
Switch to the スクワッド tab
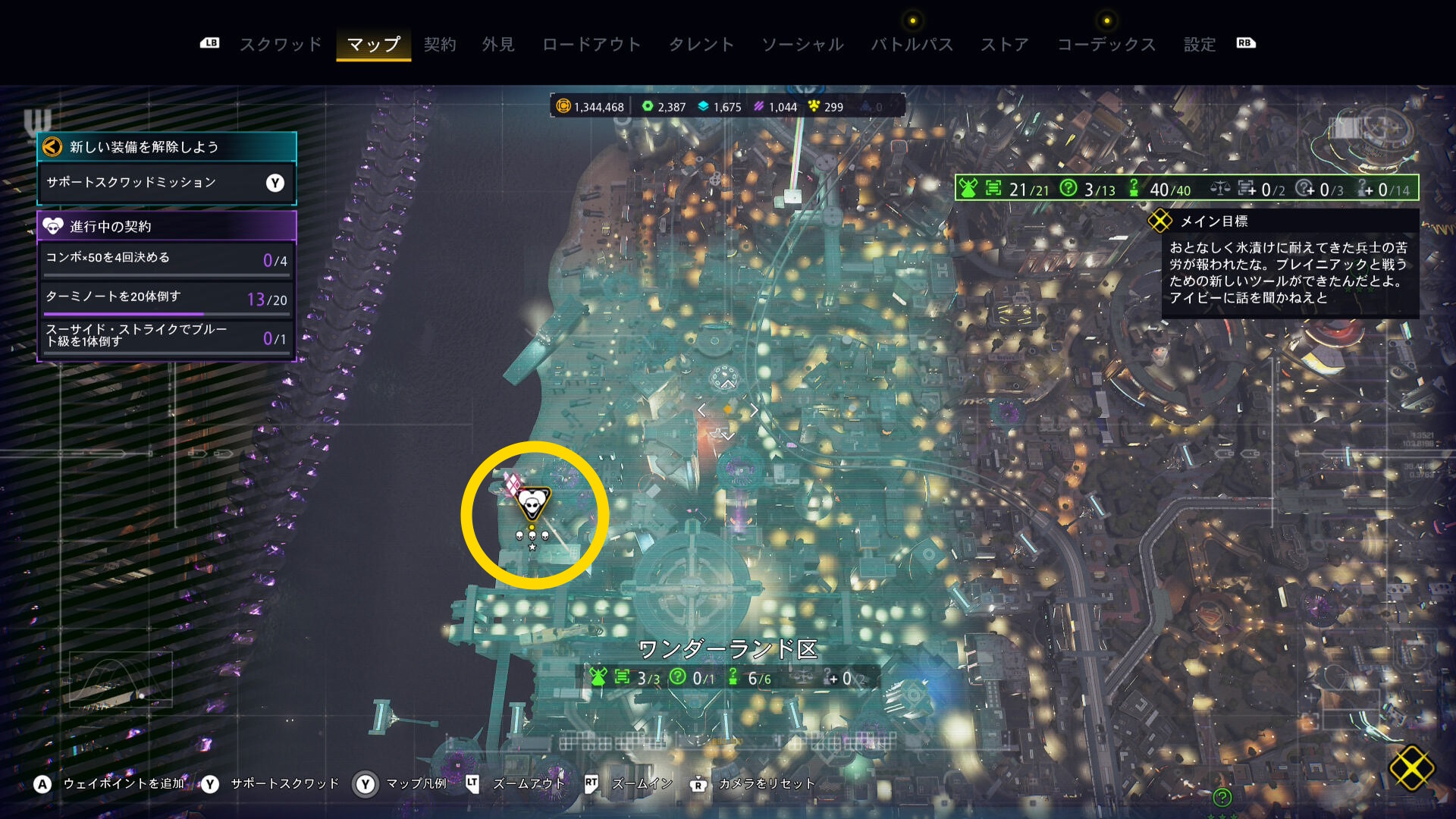[281, 45]
